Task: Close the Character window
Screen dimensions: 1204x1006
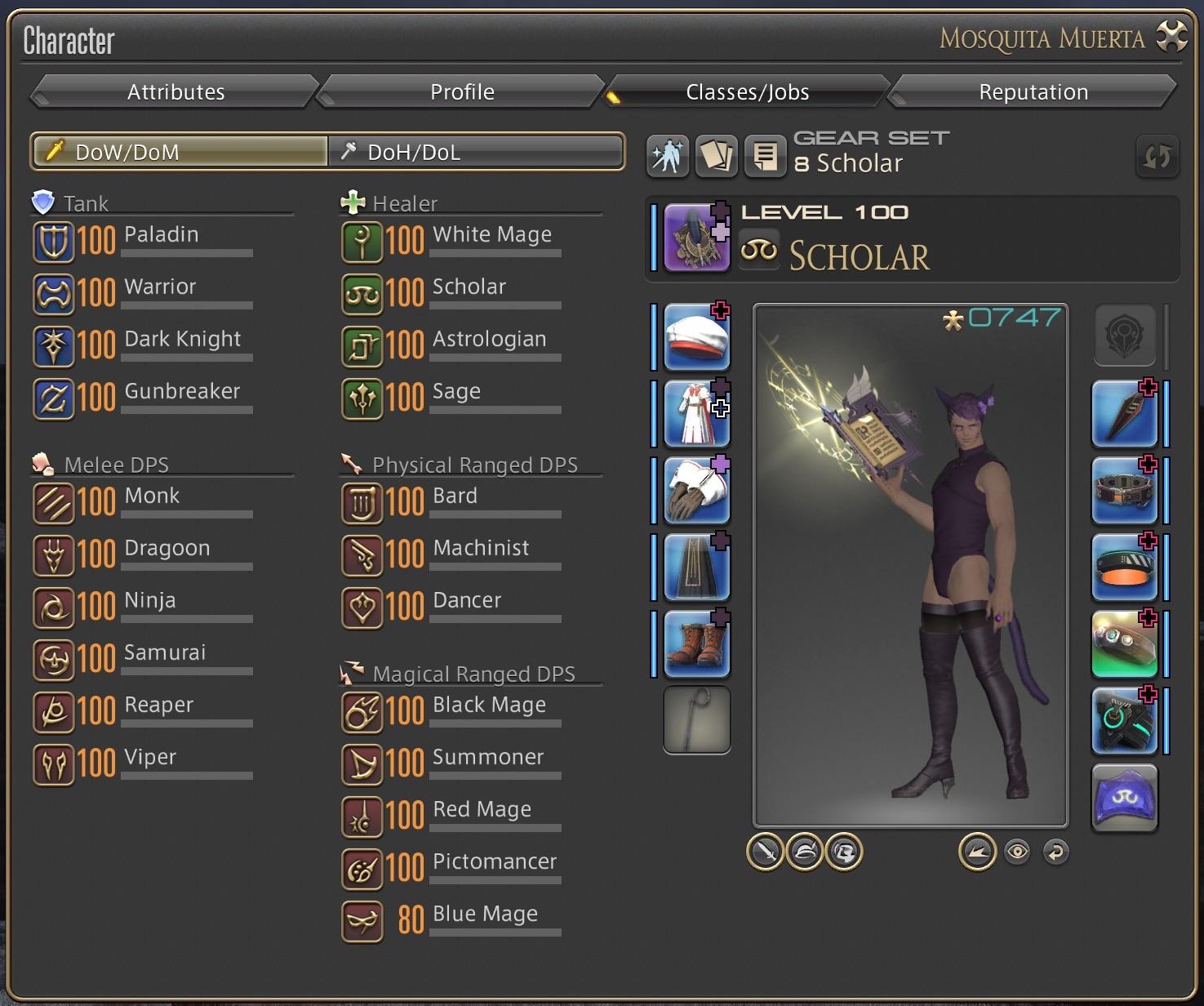Action: click(1171, 38)
